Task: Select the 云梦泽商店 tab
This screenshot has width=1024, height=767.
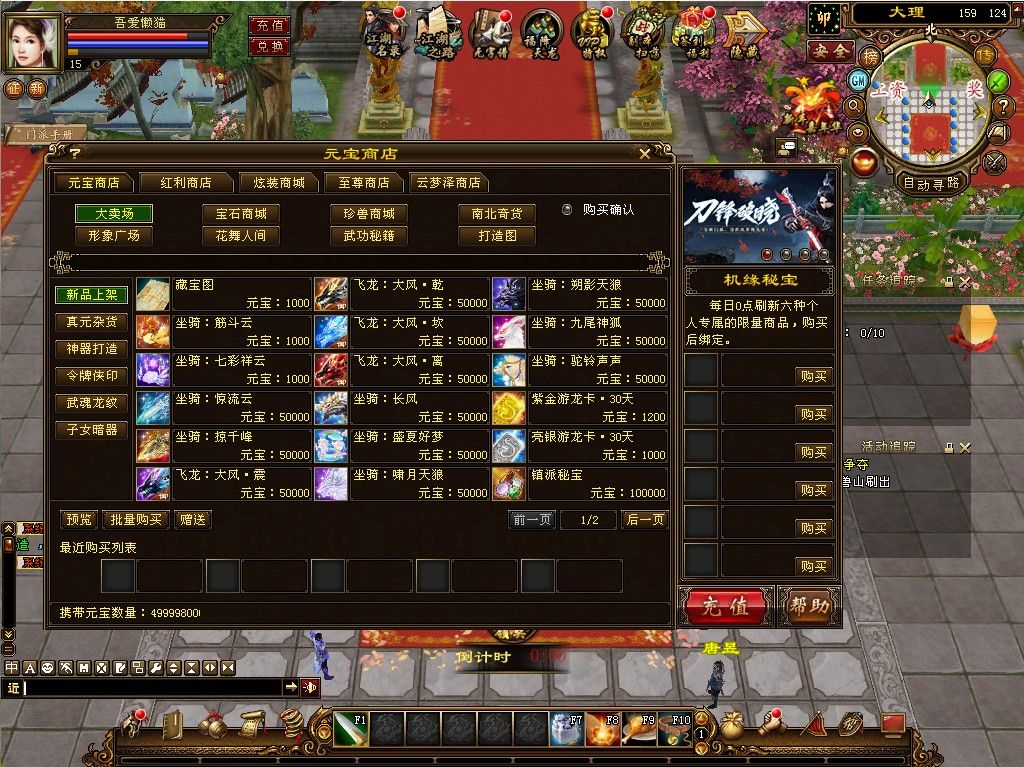Action: 448,183
